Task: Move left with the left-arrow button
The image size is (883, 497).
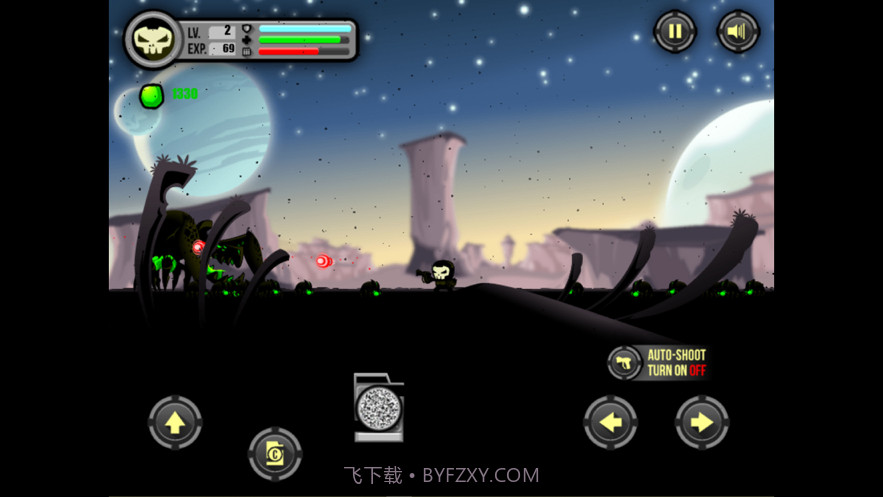Action: [x=610, y=422]
